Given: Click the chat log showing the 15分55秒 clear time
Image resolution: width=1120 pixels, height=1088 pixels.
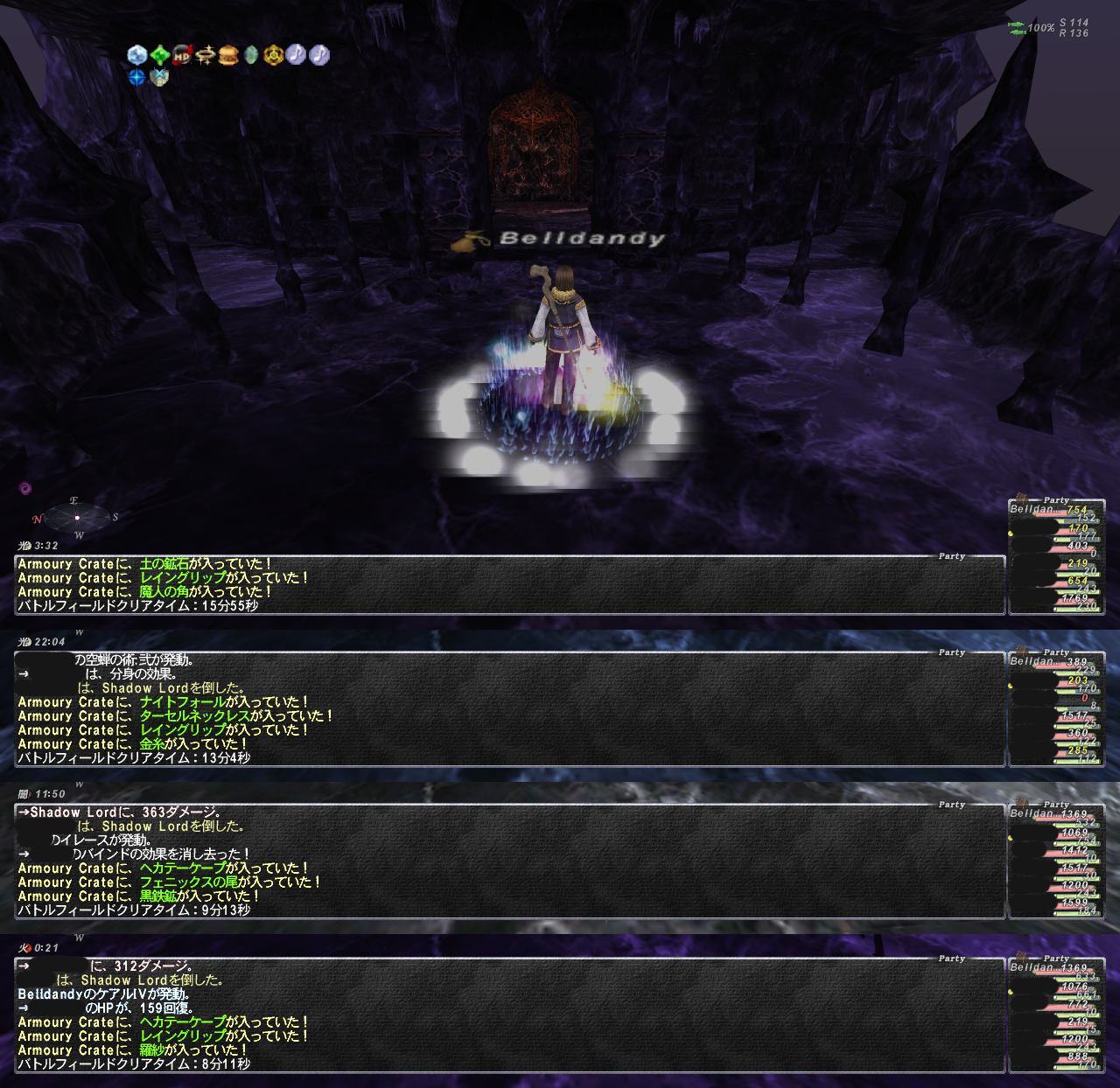Looking at the screenshot, I should (x=509, y=585).
